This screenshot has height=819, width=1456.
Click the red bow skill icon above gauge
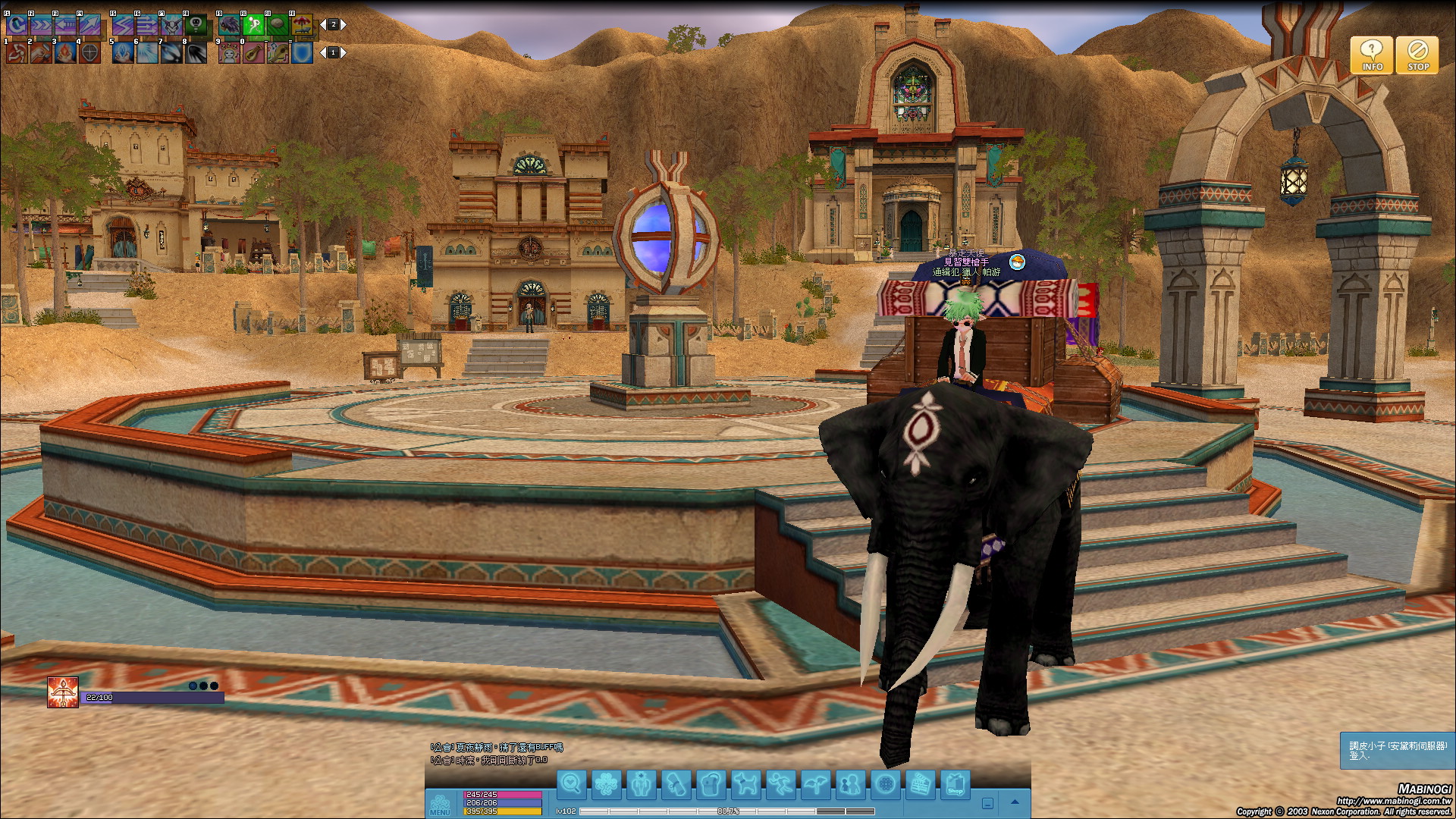click(x=63, y=692)
